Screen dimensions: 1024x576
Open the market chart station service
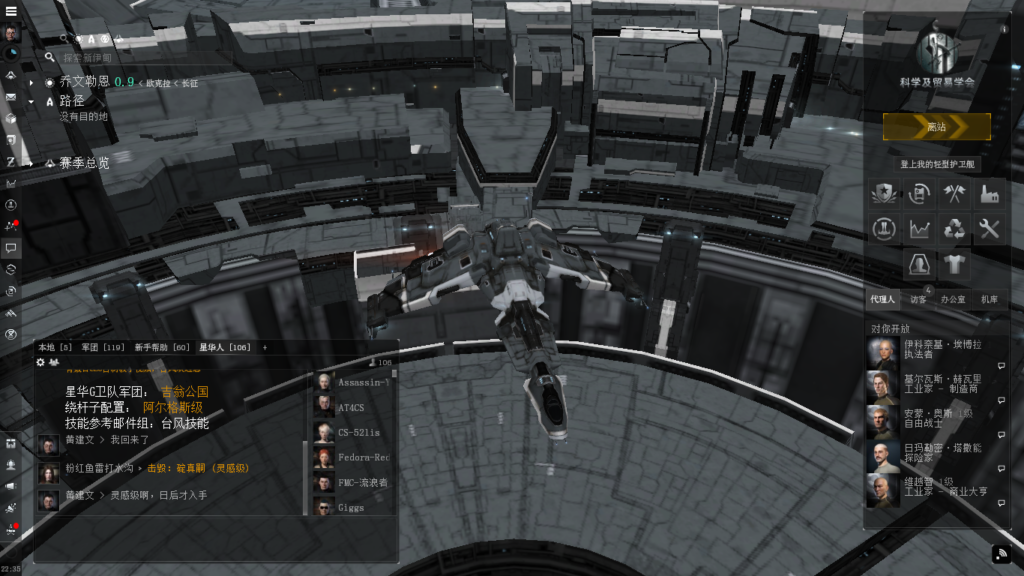(919, 229)
